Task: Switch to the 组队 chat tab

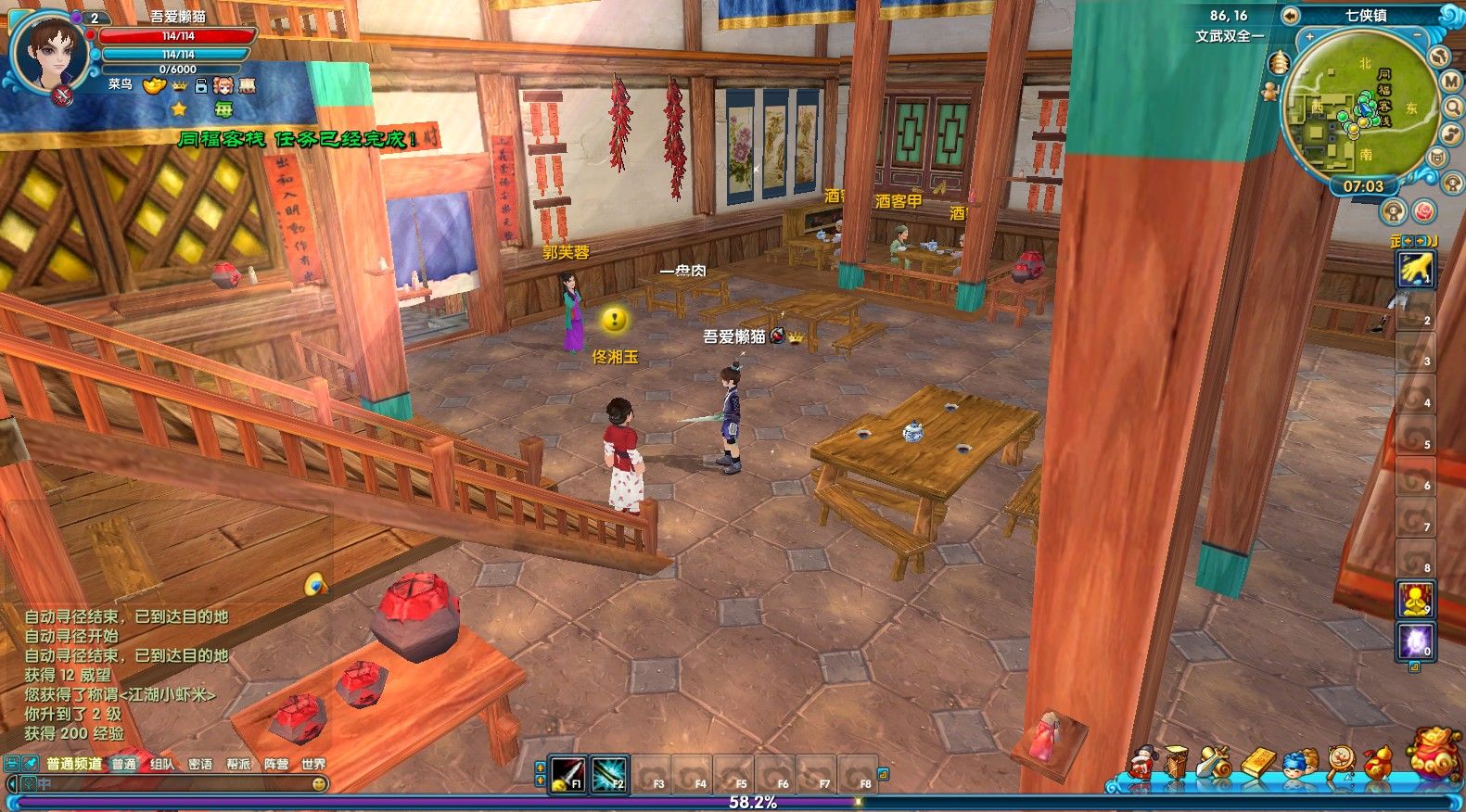Action: pyautogui.click(x=162, y=764)
